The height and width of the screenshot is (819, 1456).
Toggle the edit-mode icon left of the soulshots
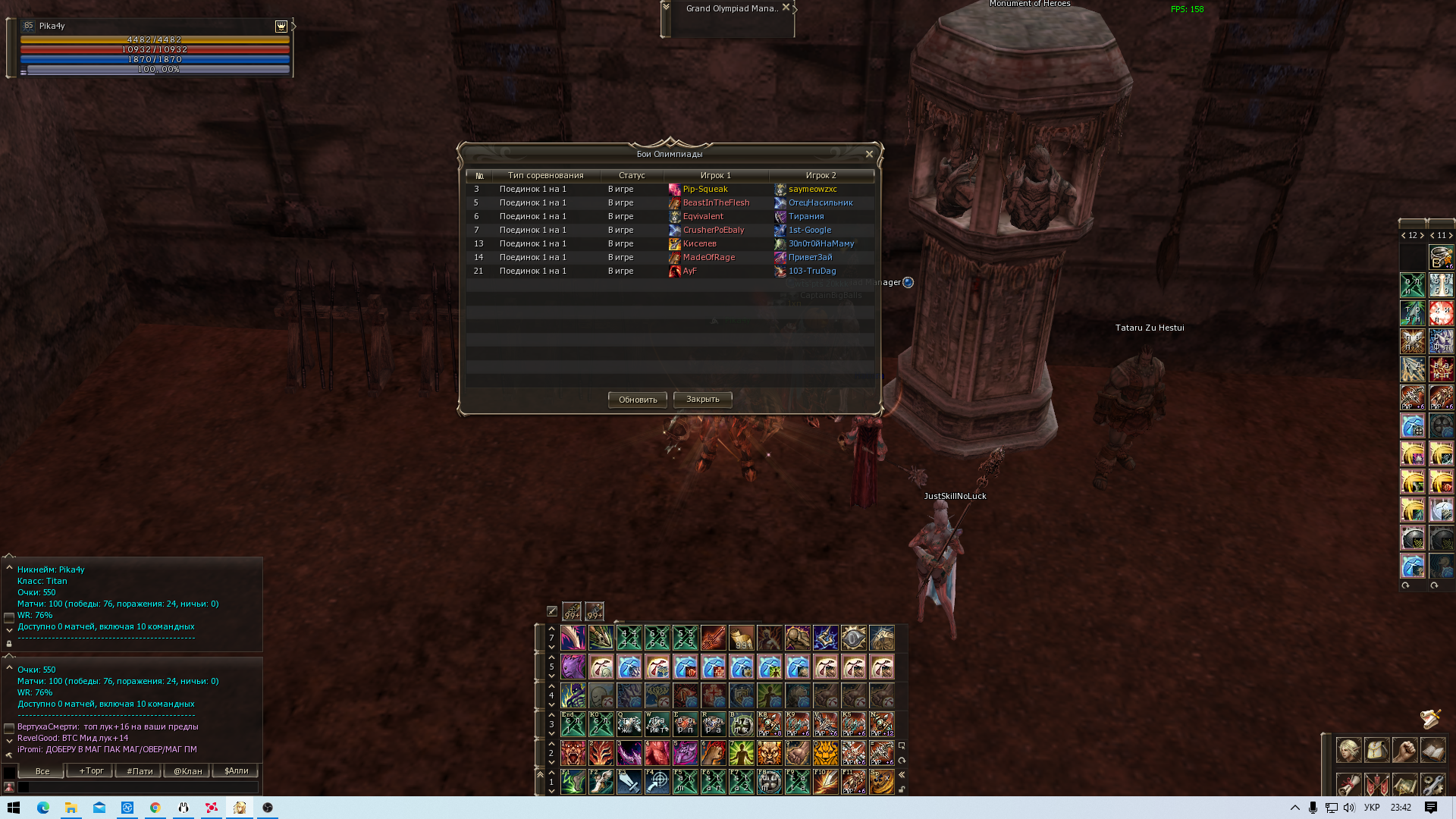(x=551, y=610)
